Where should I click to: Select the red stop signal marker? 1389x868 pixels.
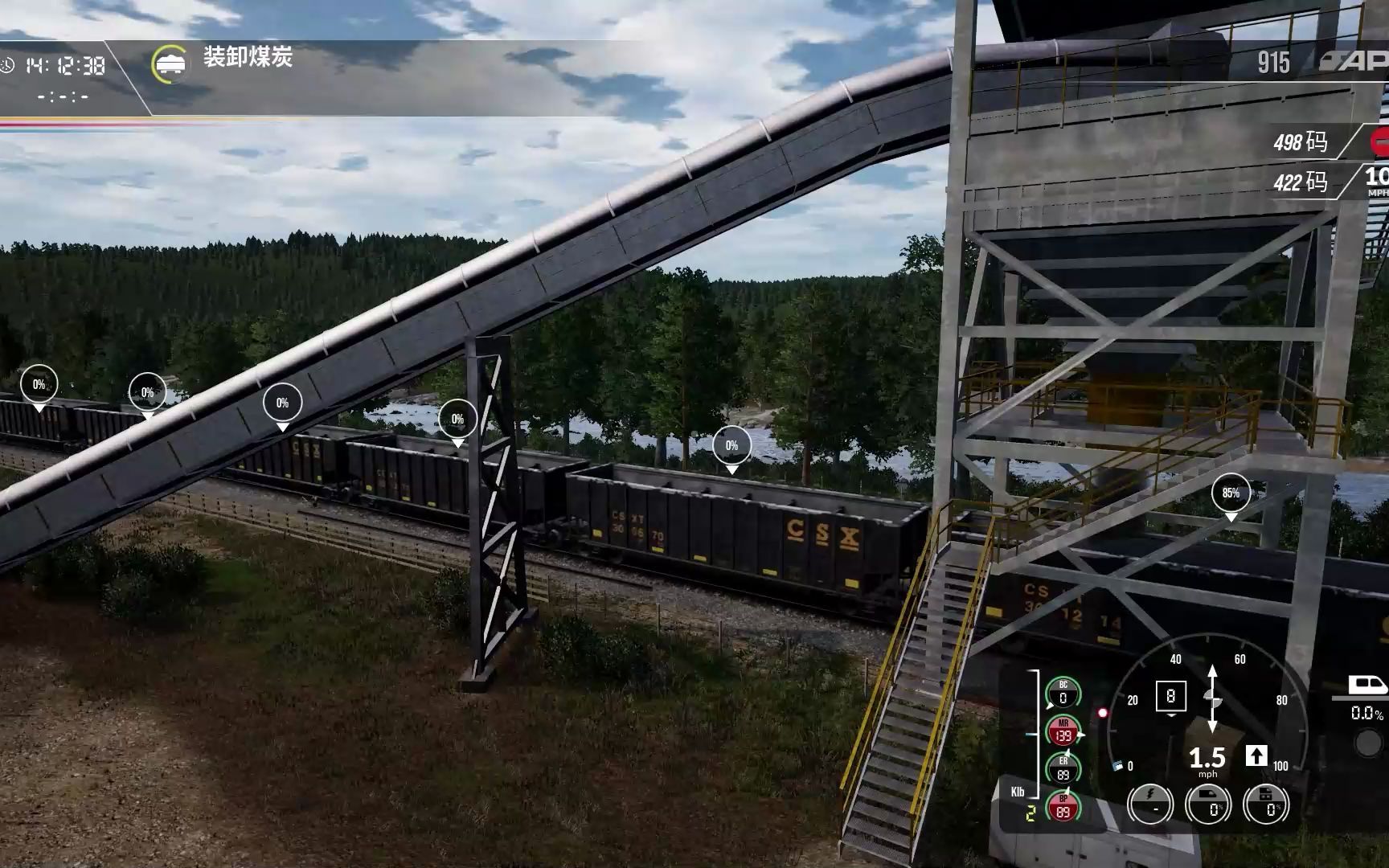click(1381, 142)
